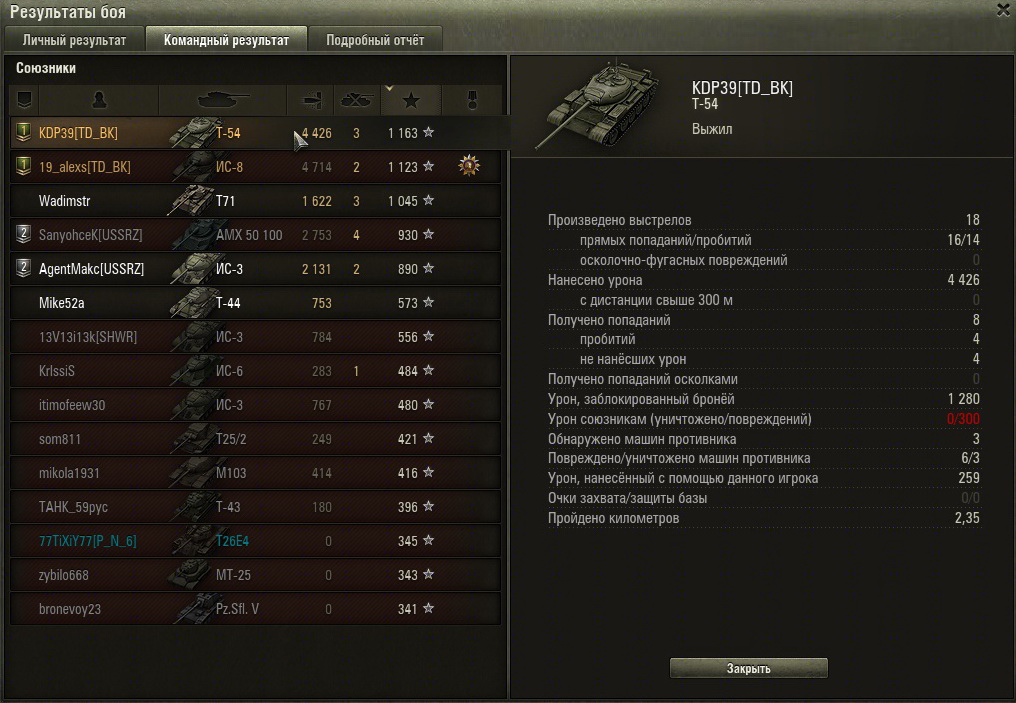The height and width of the screenshot is (703, 1016).
Task: Pick the KrlssiS ИС-6 row
Action: click(x=255, y=371)
